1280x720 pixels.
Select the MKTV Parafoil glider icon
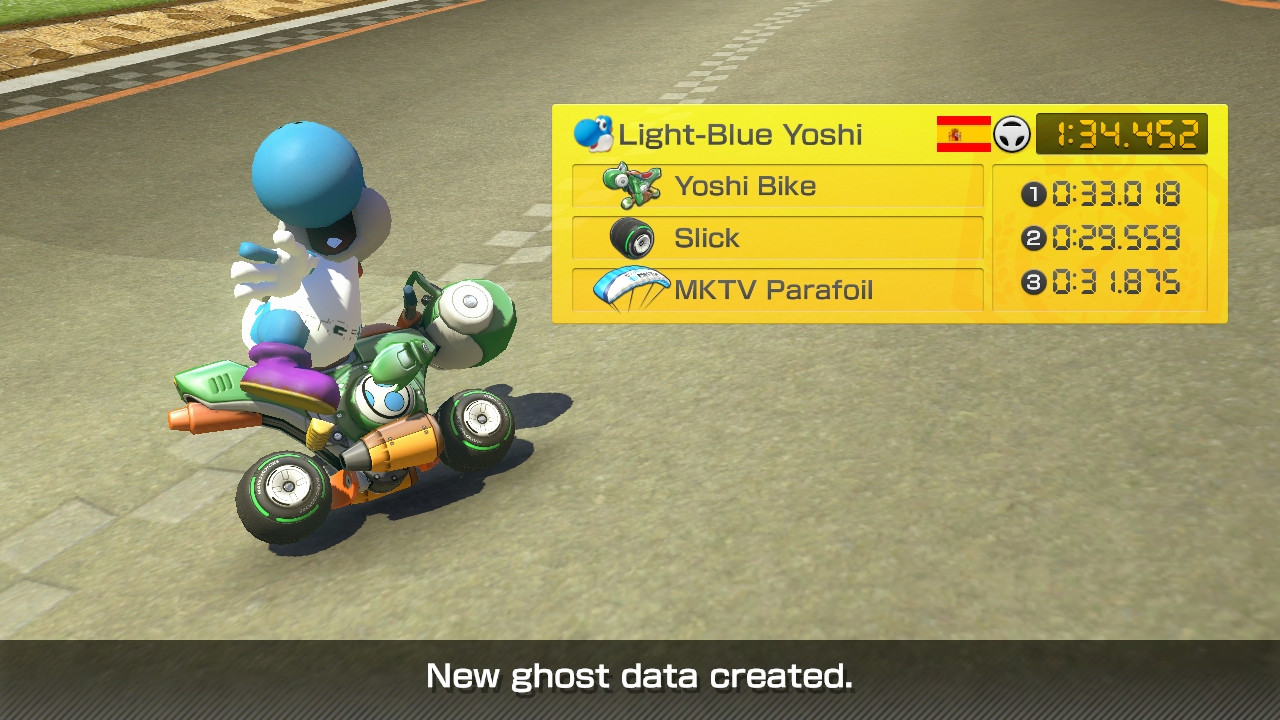[x=634, y=290]
